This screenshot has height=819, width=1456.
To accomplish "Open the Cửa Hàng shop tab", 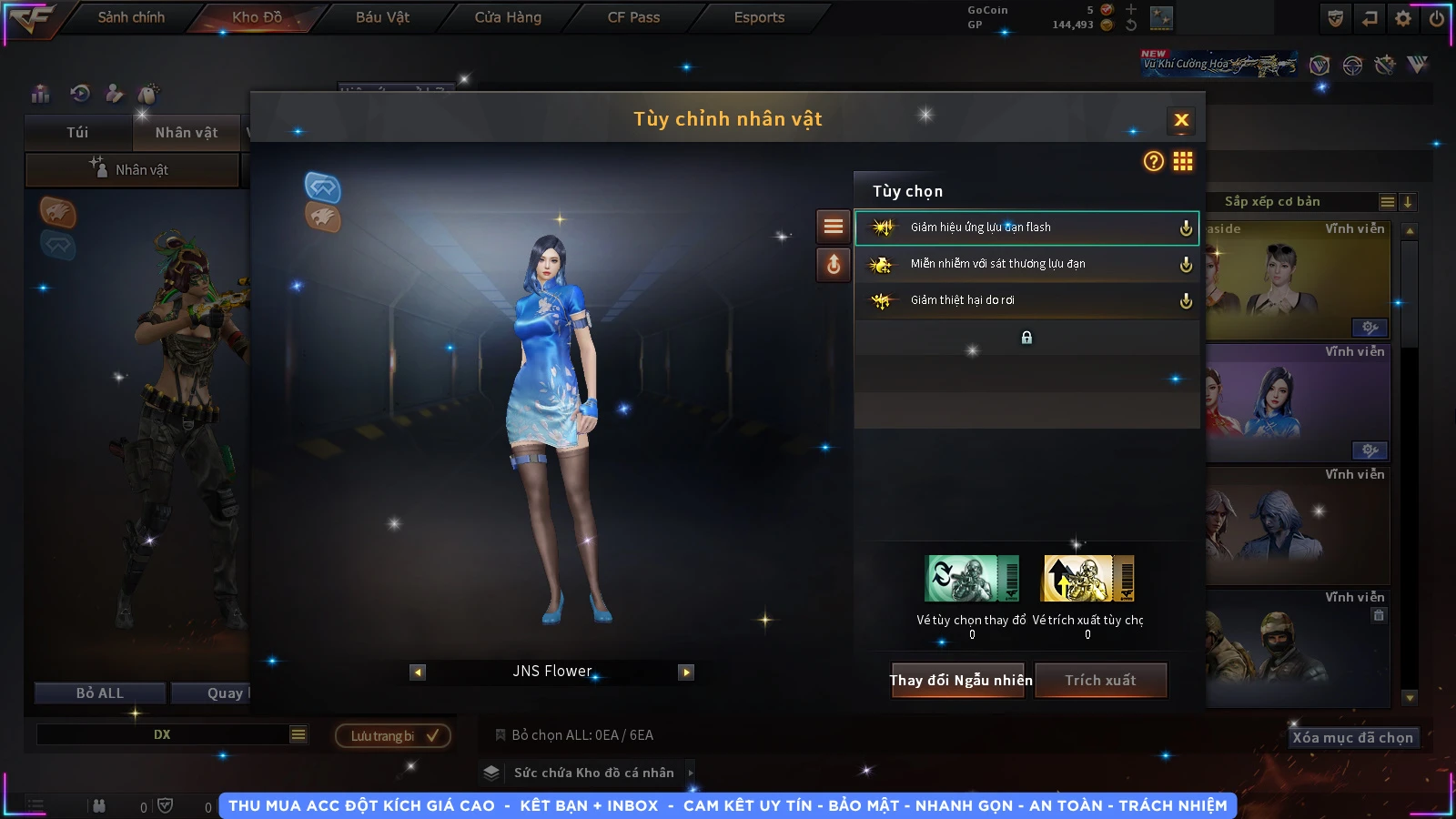I will coord(508,17).
